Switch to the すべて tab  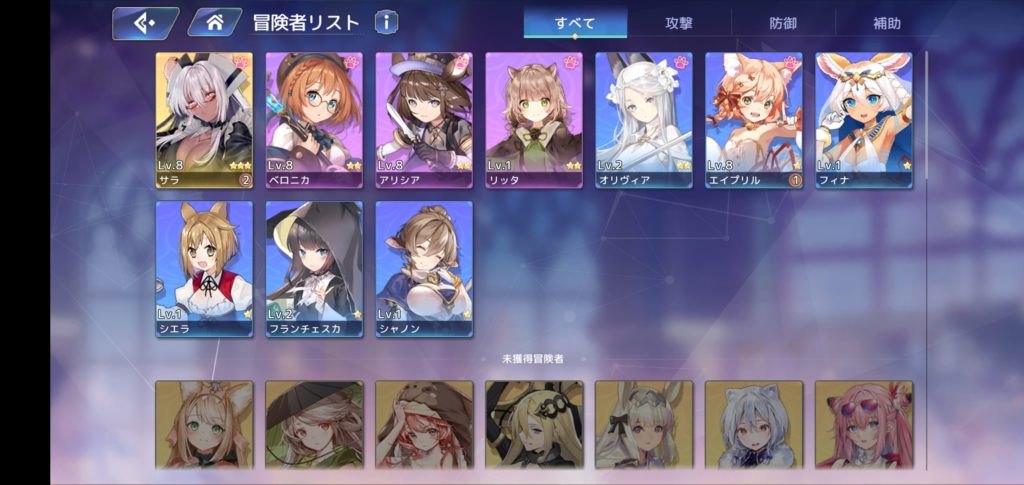point(574,22)
